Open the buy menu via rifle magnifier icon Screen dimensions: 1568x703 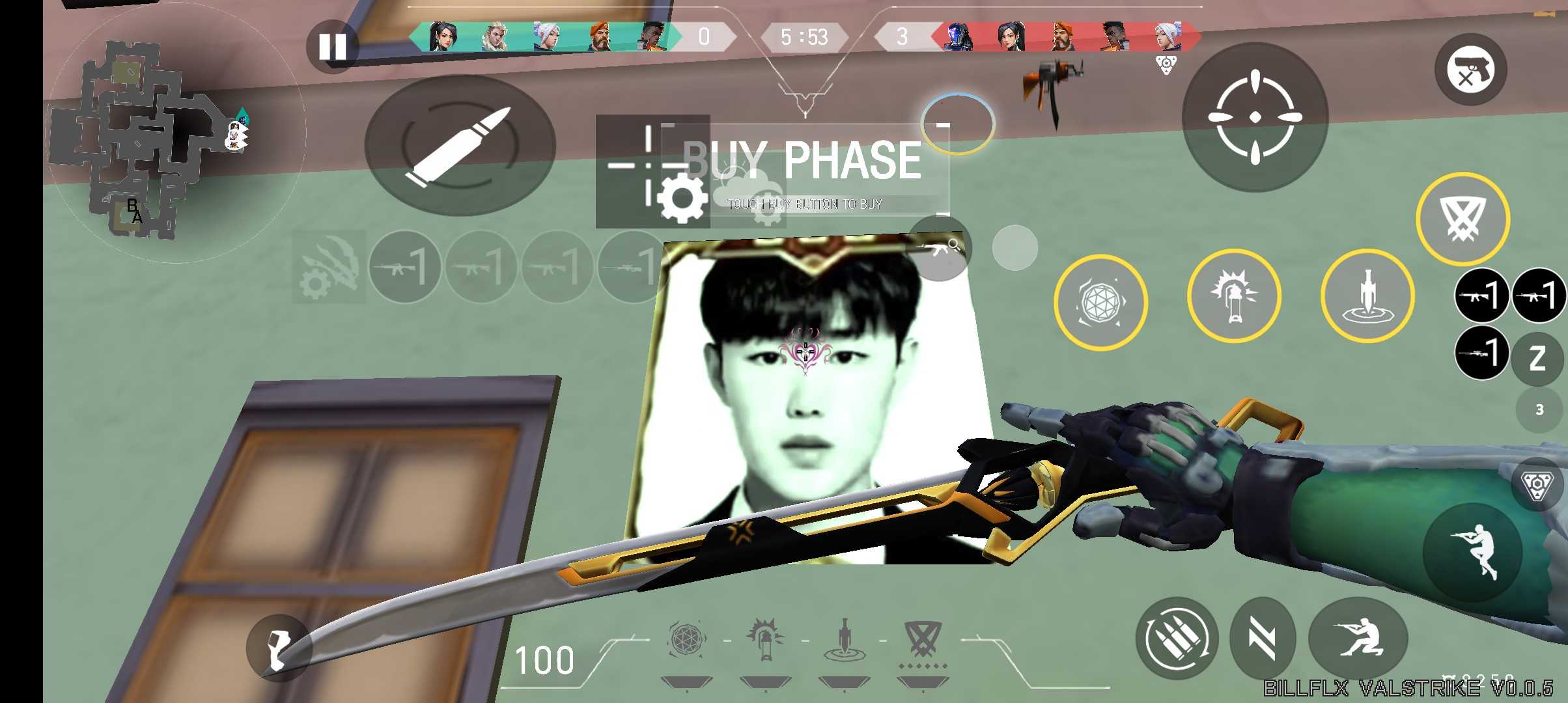point(940,248)
